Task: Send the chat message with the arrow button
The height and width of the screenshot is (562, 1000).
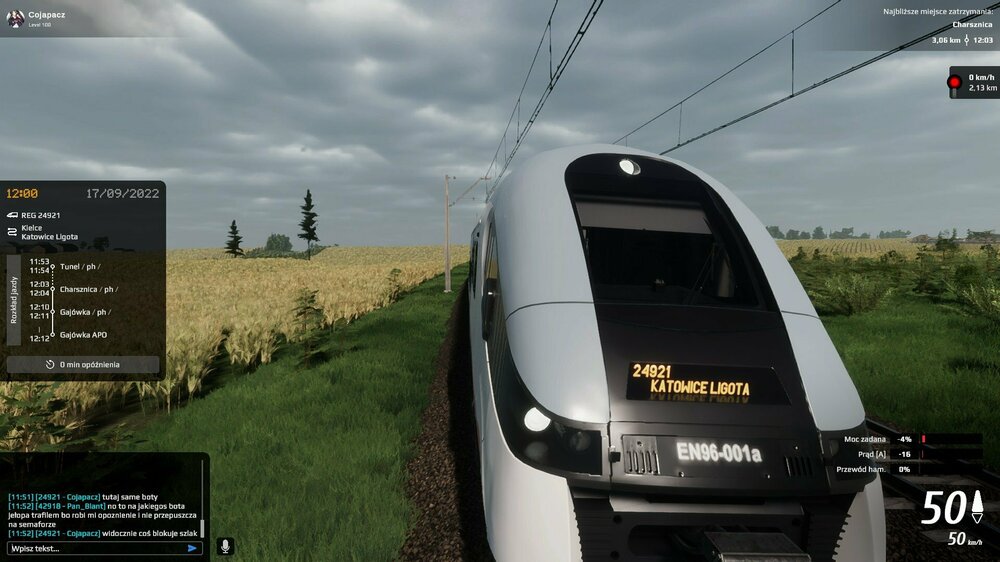Action: click(x=192, y=548)
